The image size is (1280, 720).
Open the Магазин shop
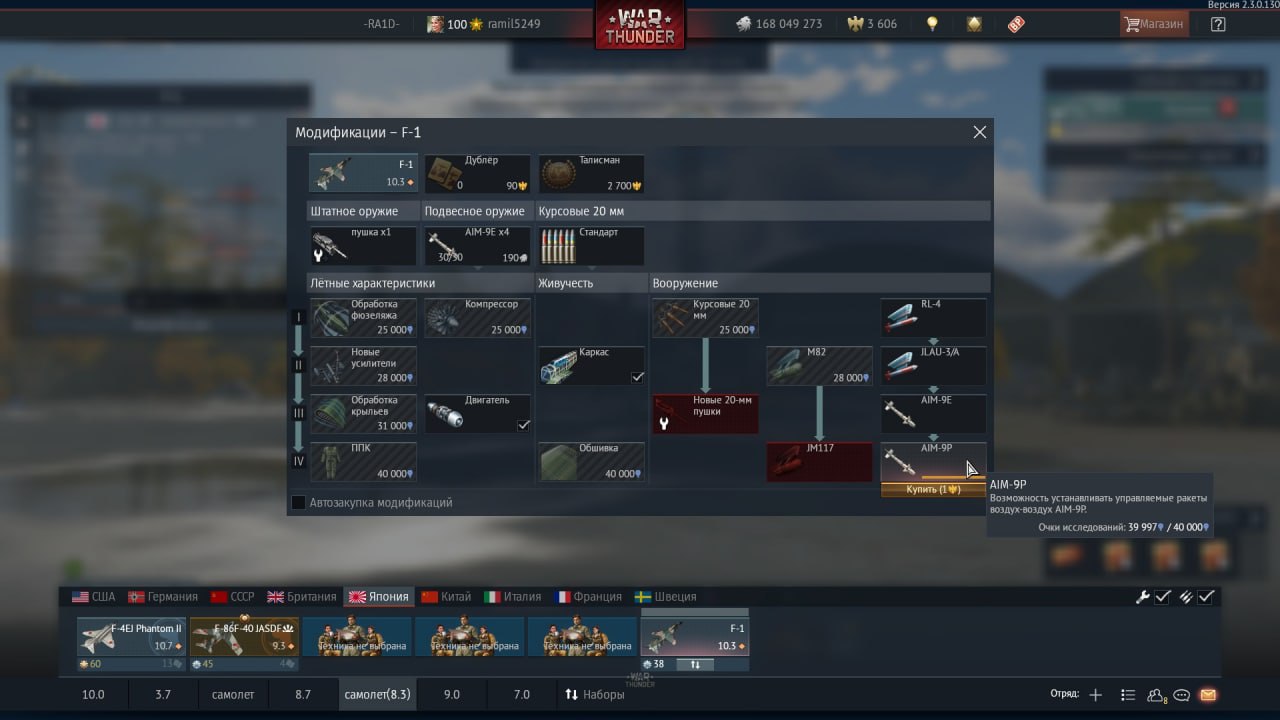click(x=1154, y=24)
